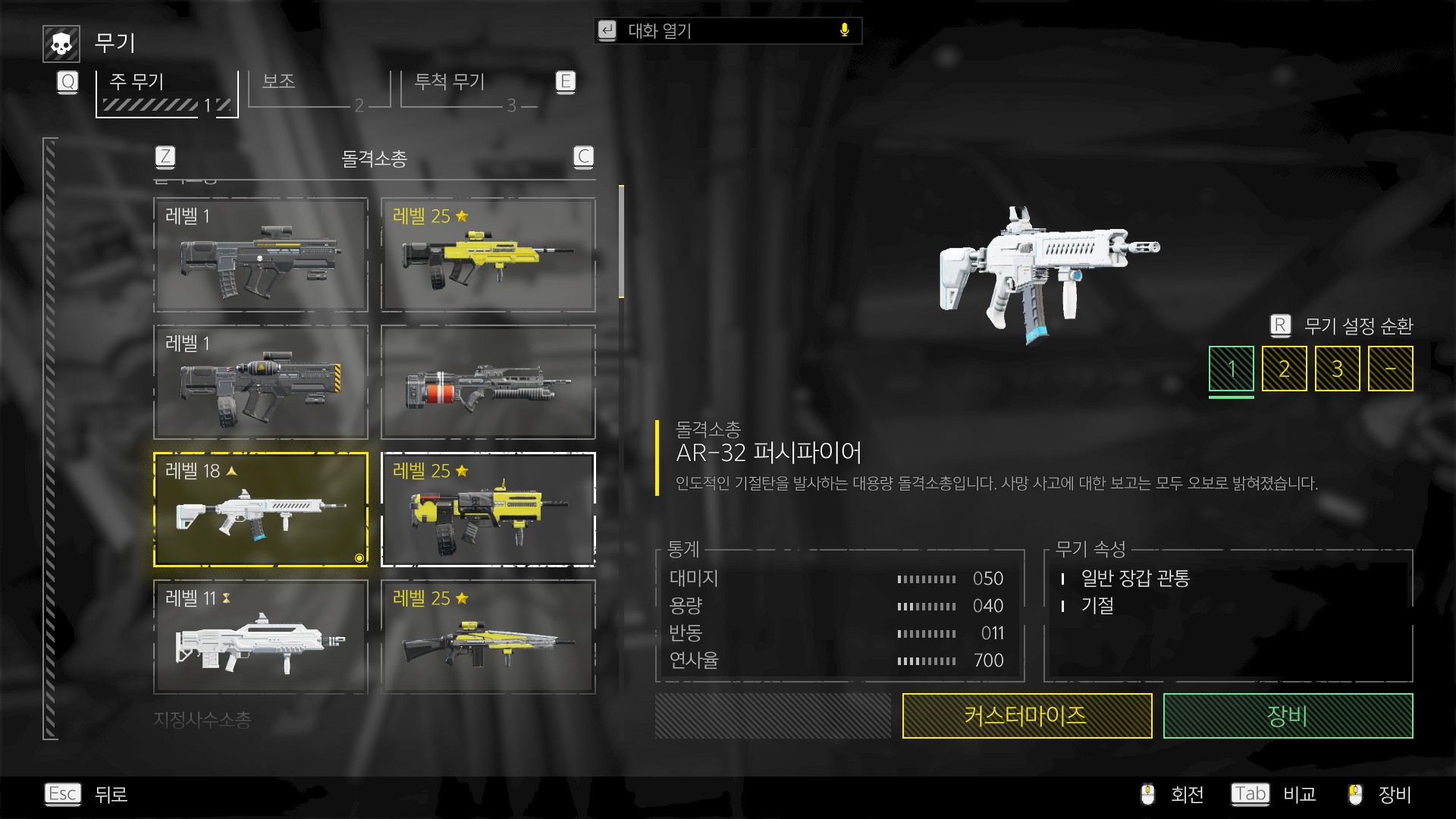This screenshot has height=819, width=1456.
Task: Select the dark level 1 rifle with scope
Action: click(260, 255)
